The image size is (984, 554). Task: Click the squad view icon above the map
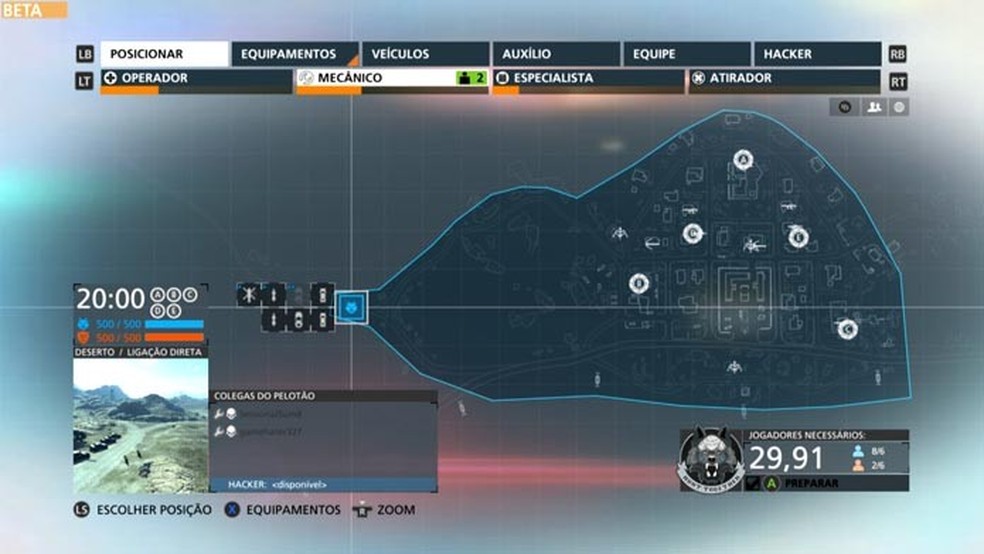874,107
